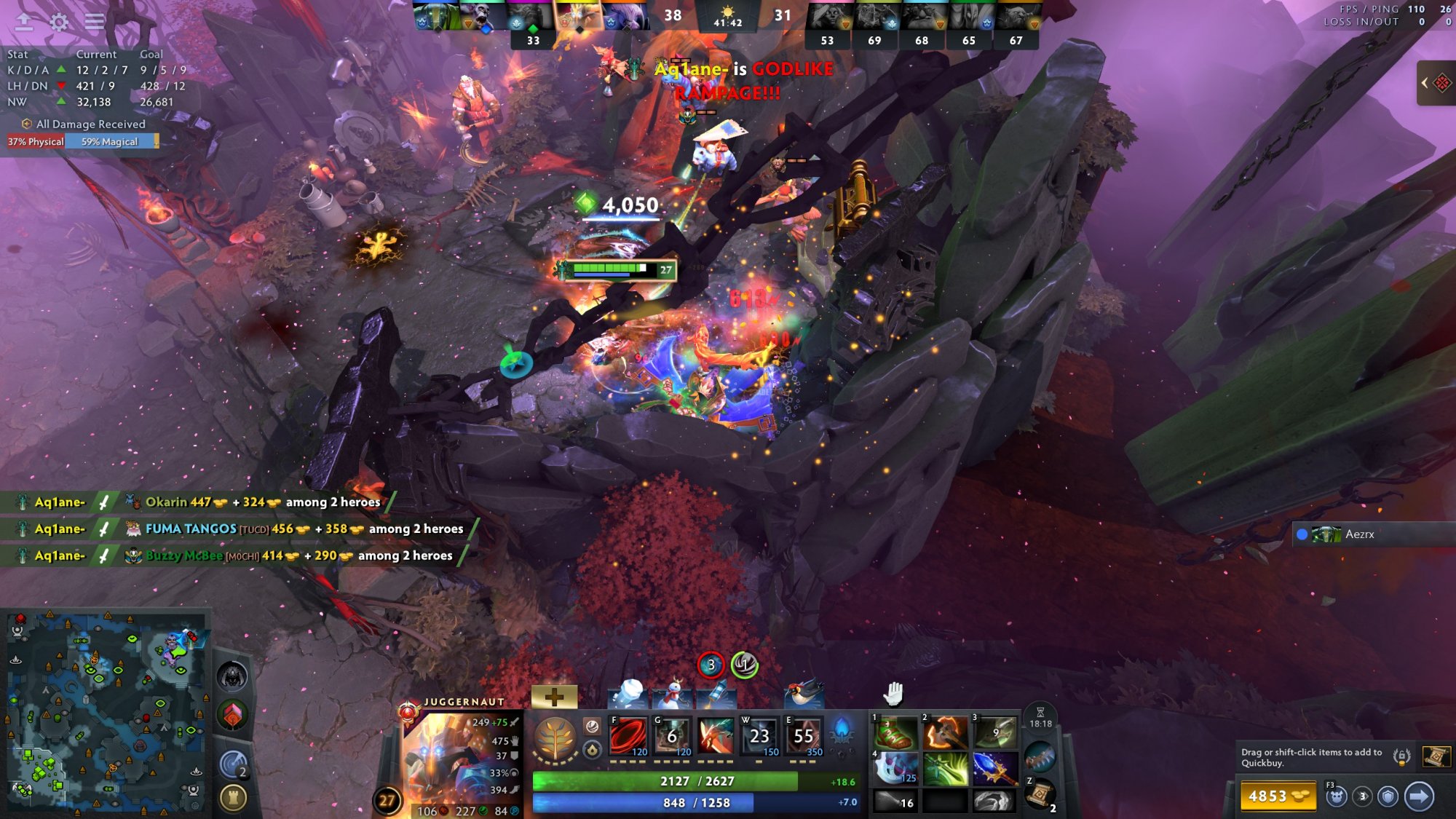Viewport: 1456px width, 819px height.
Task: Click the golden level-up plus button
Action: (554, 697)
